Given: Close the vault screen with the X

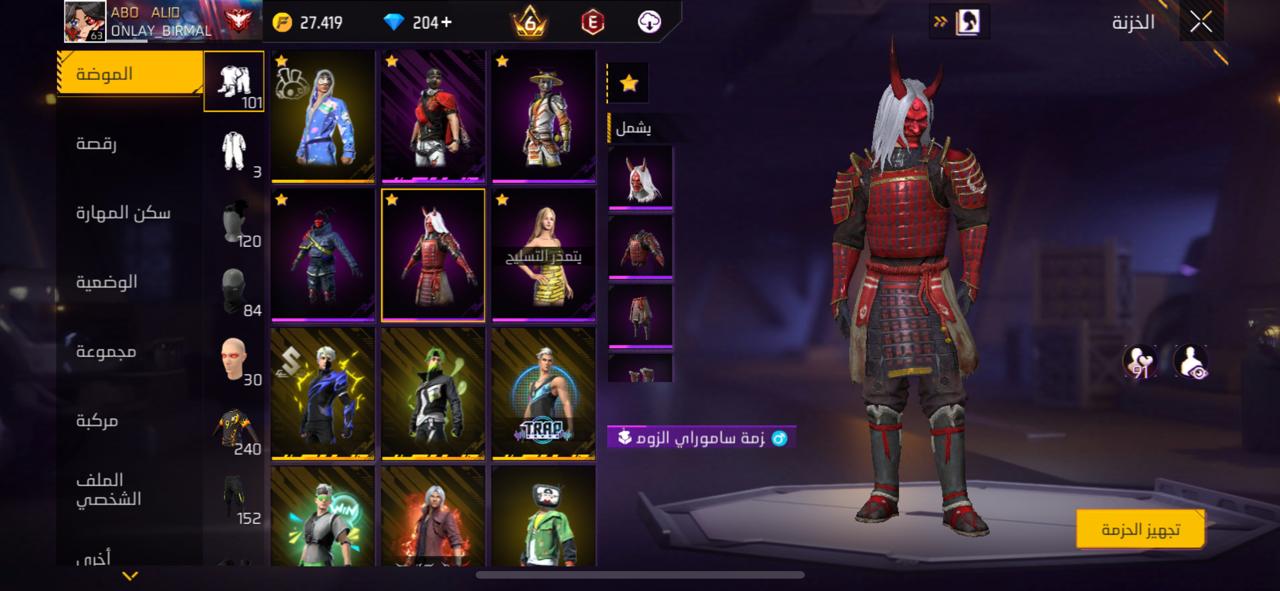Looking at the screenshot, I should point(1201,22).
